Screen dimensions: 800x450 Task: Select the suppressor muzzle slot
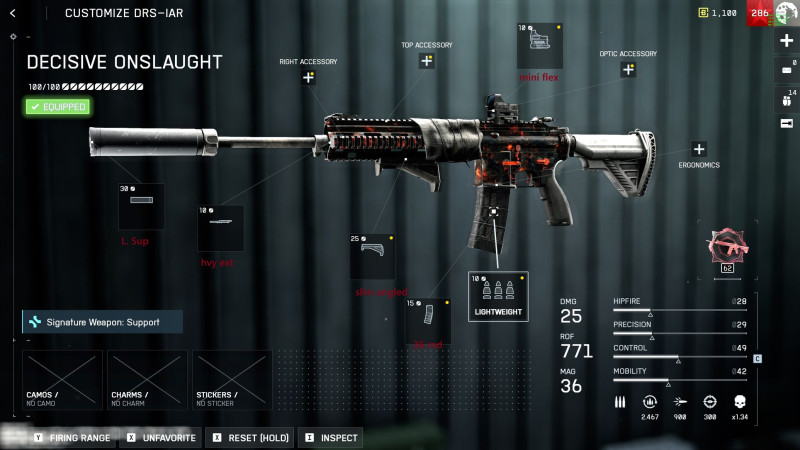(141, 206)
